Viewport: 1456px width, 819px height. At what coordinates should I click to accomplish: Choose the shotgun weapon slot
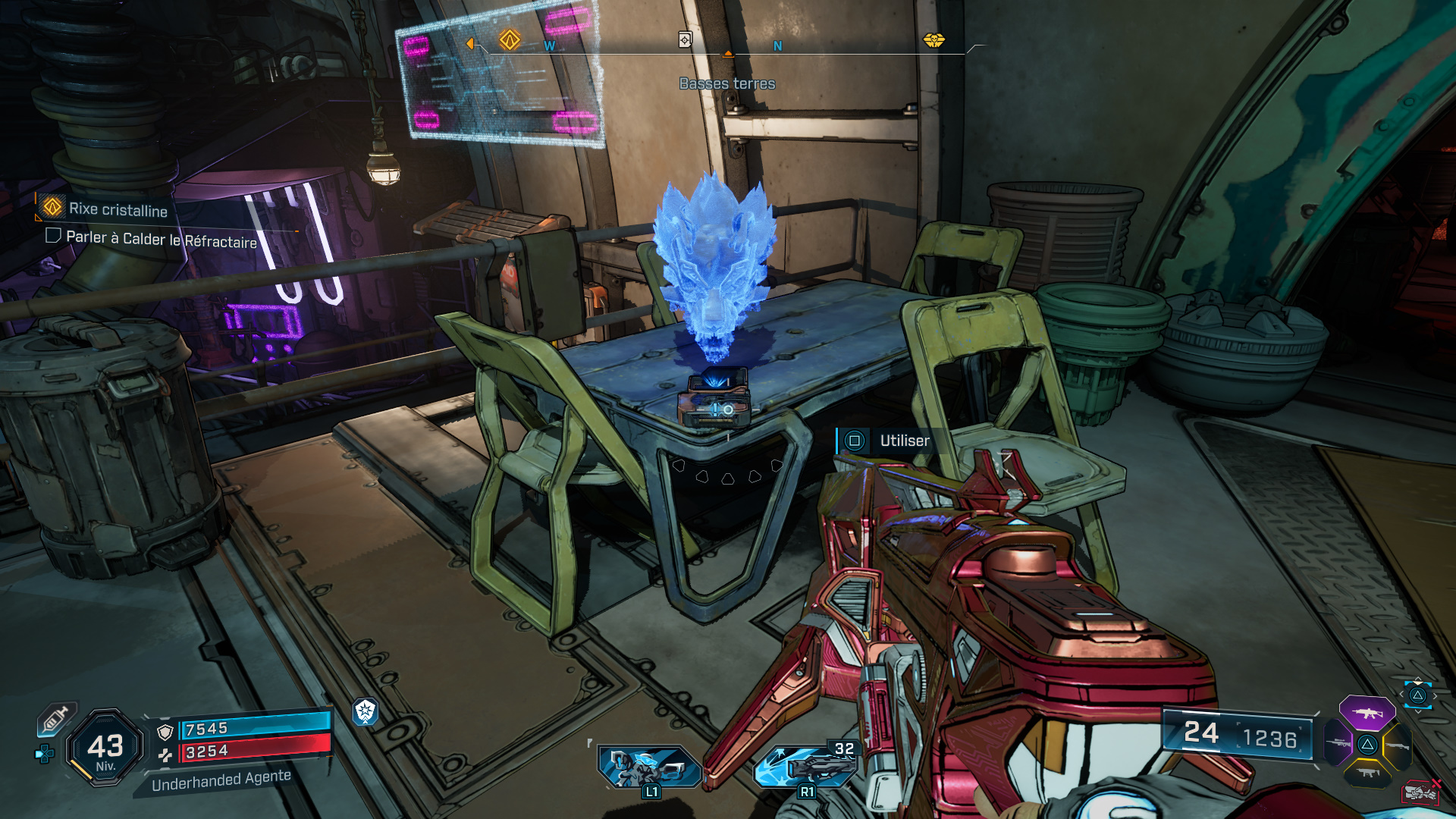pos(1397,746)
